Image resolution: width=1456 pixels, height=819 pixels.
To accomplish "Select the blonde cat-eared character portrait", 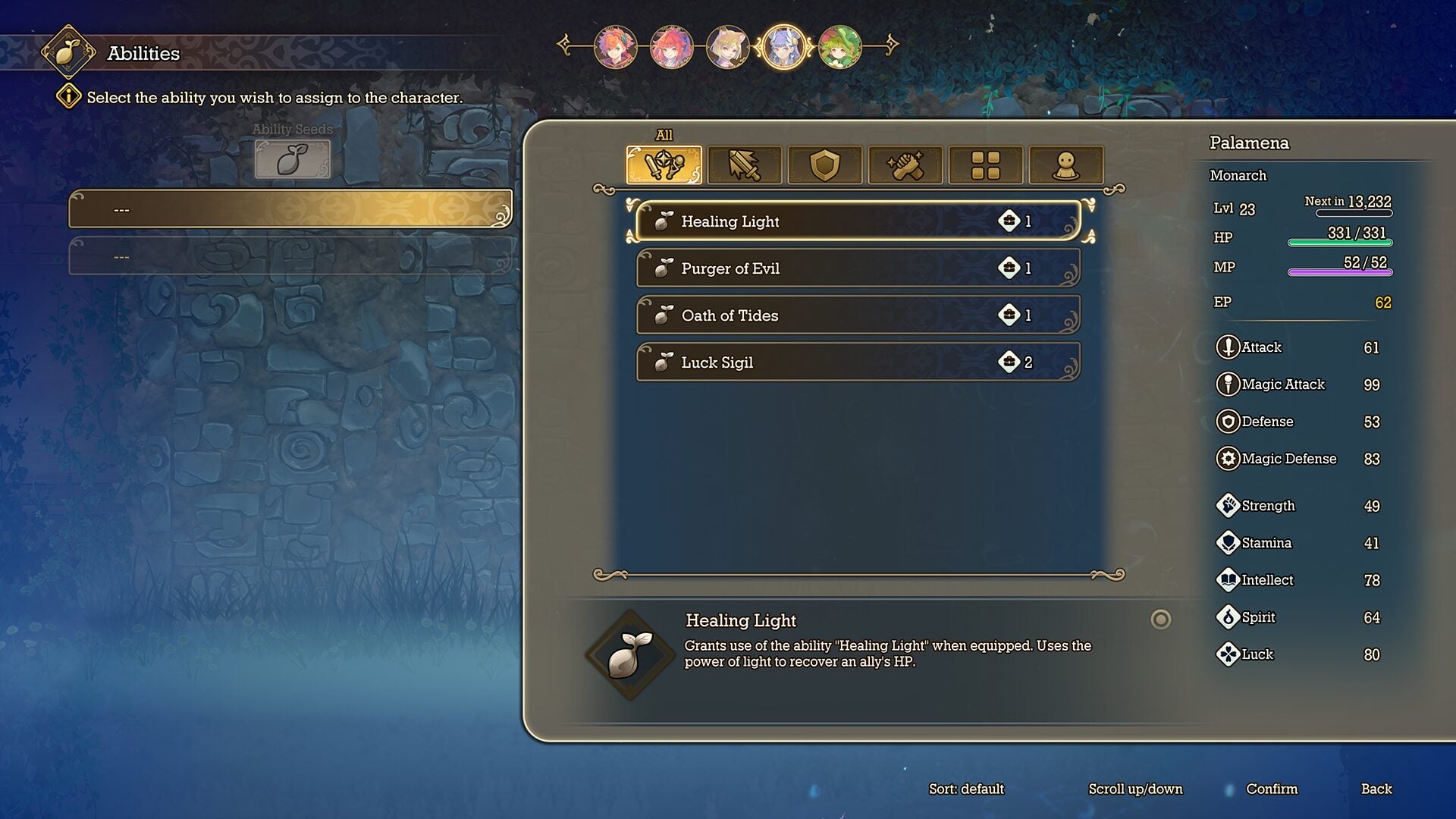I will point(727,46).
